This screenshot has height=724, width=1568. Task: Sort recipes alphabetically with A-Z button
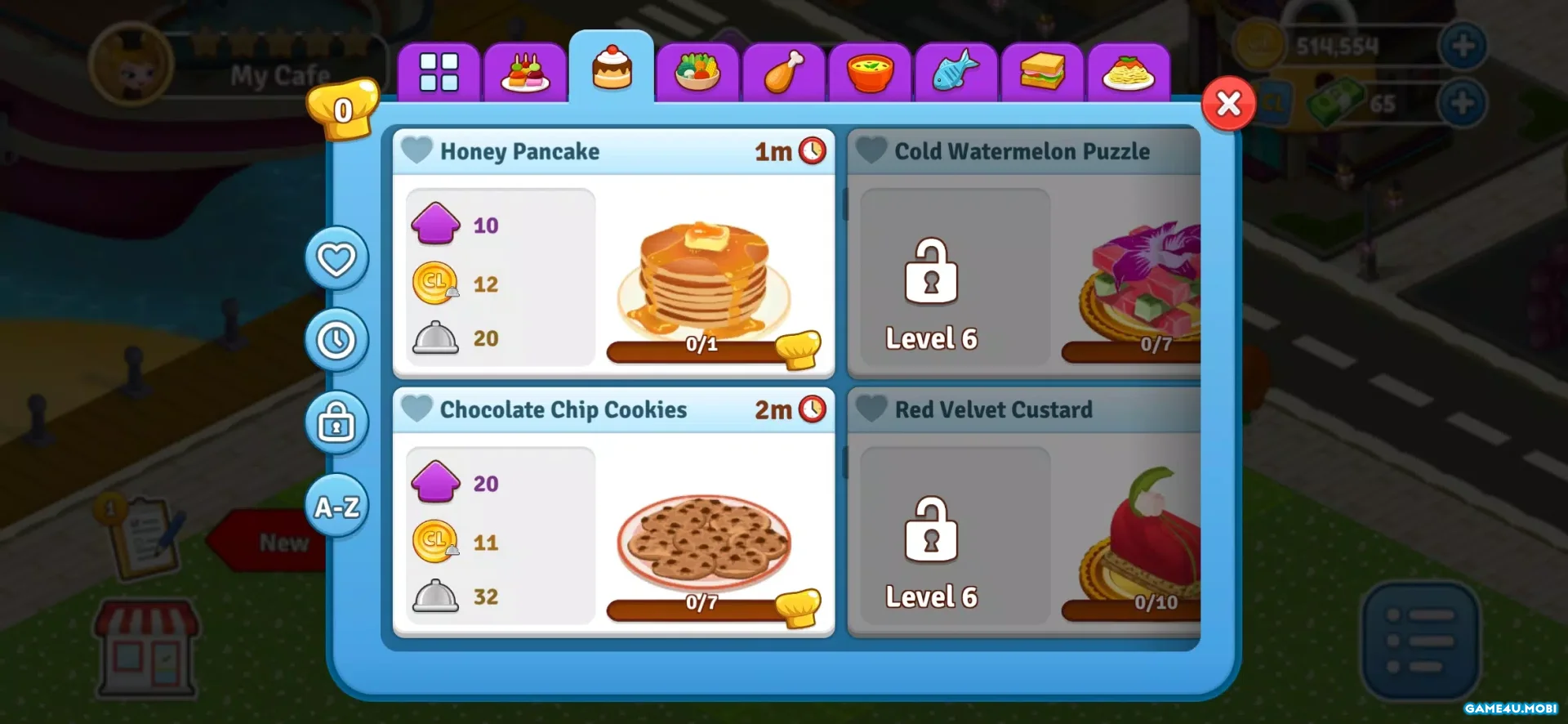point(336,507)
